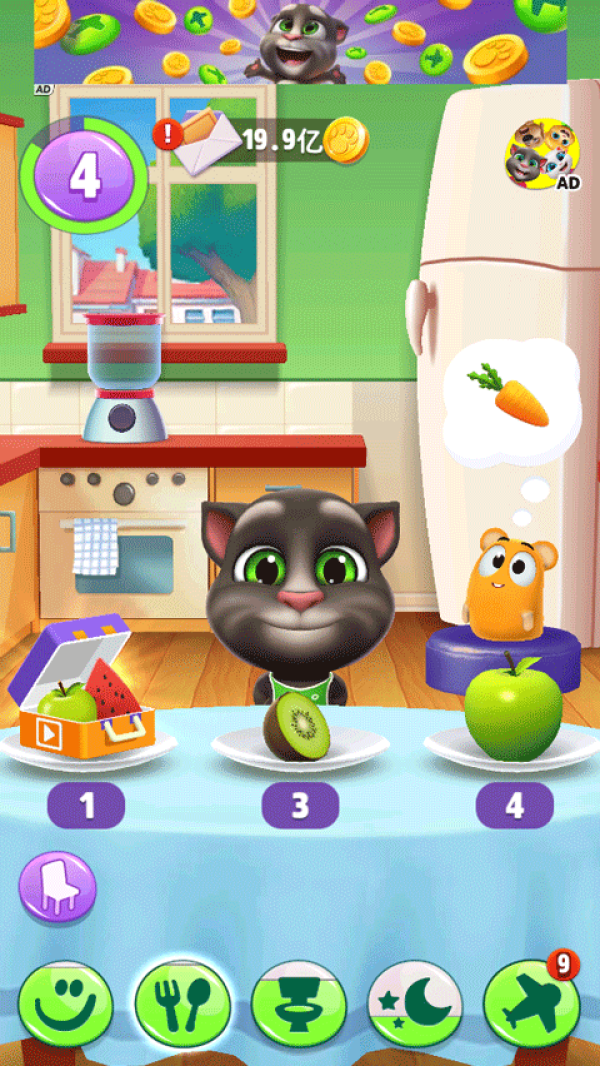Image resolution: width=600 pixels, height=1066 pixels.
Task: Select the kiwi on the middle plate
Action: tap(296, 726)
